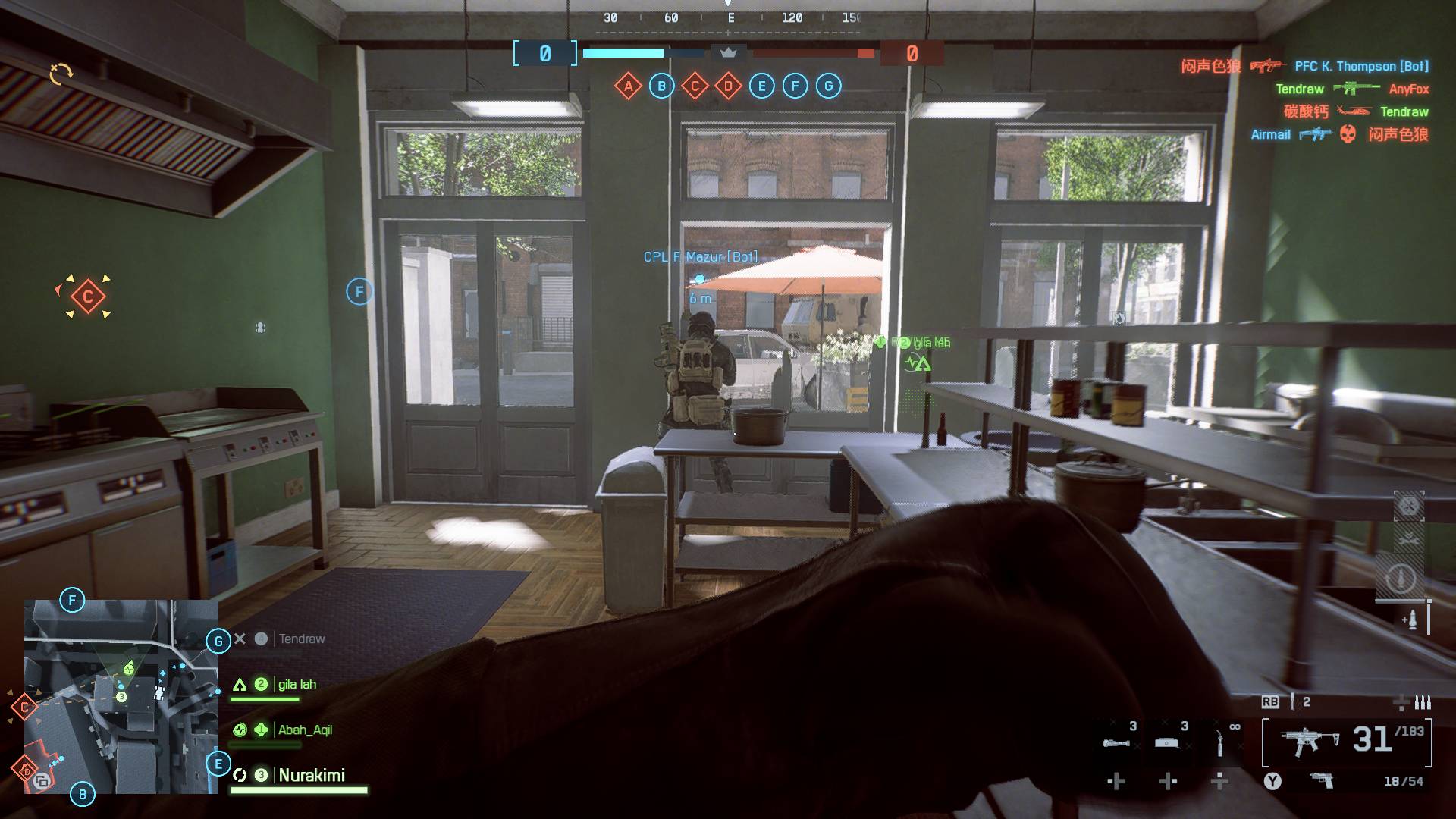Click the rotating arrows icon
This screenshot has width=1456, height=819.
pos(61,74)
